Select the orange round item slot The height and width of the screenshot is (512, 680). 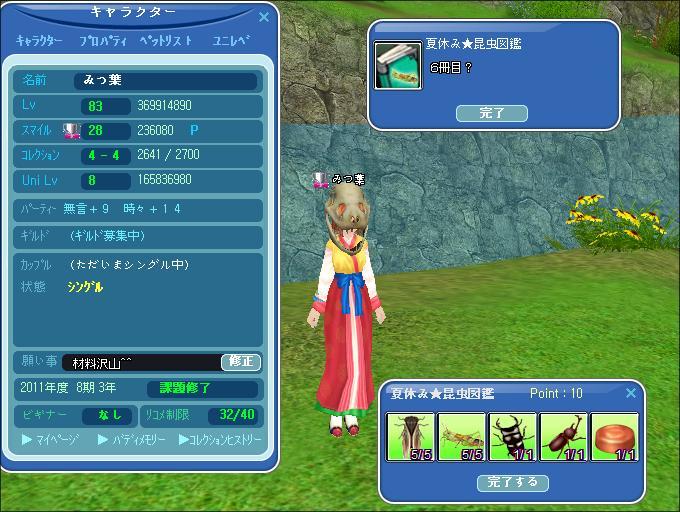coord(614,437)
